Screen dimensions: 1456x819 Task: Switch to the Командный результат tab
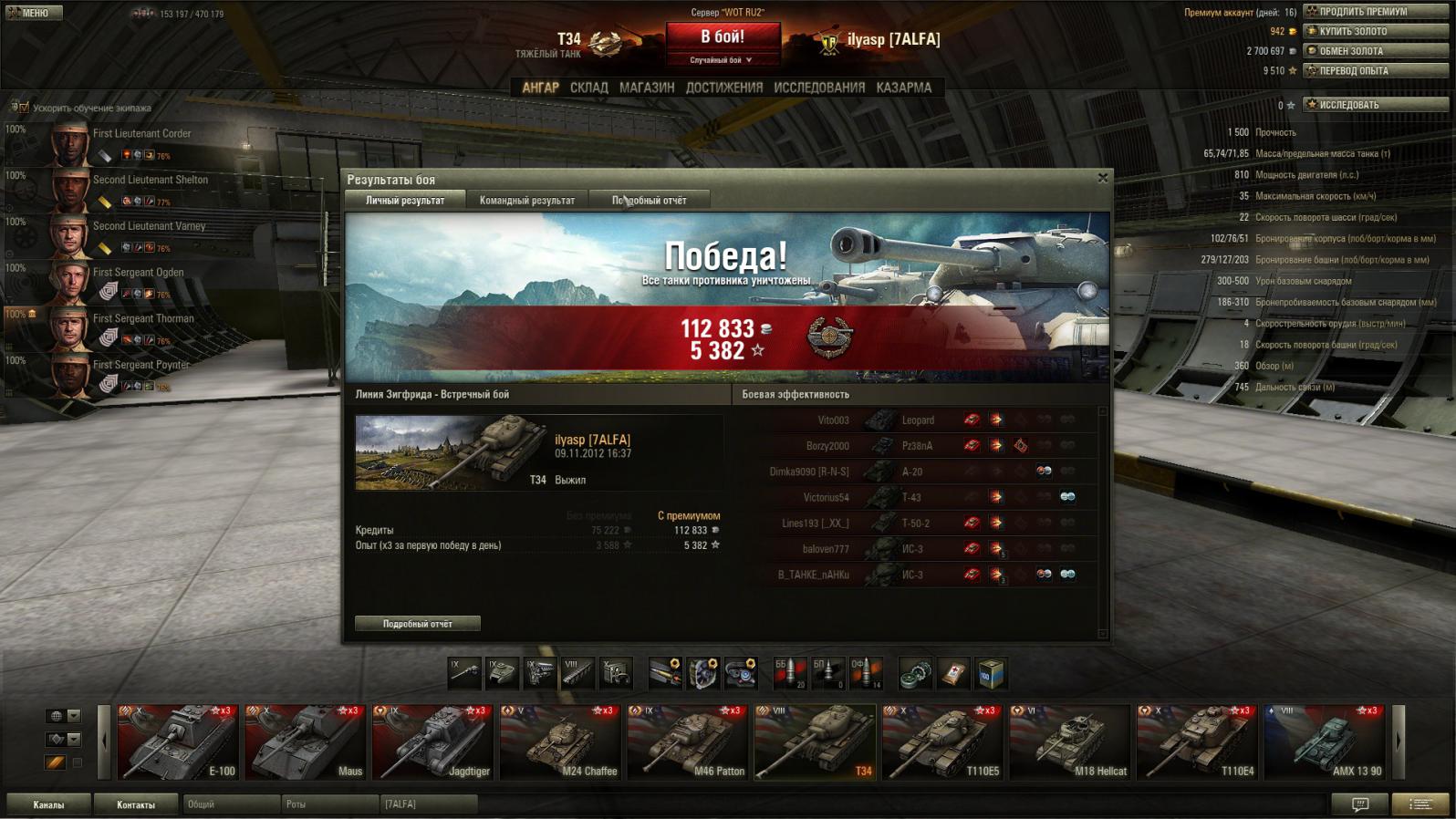pos(527,201)
